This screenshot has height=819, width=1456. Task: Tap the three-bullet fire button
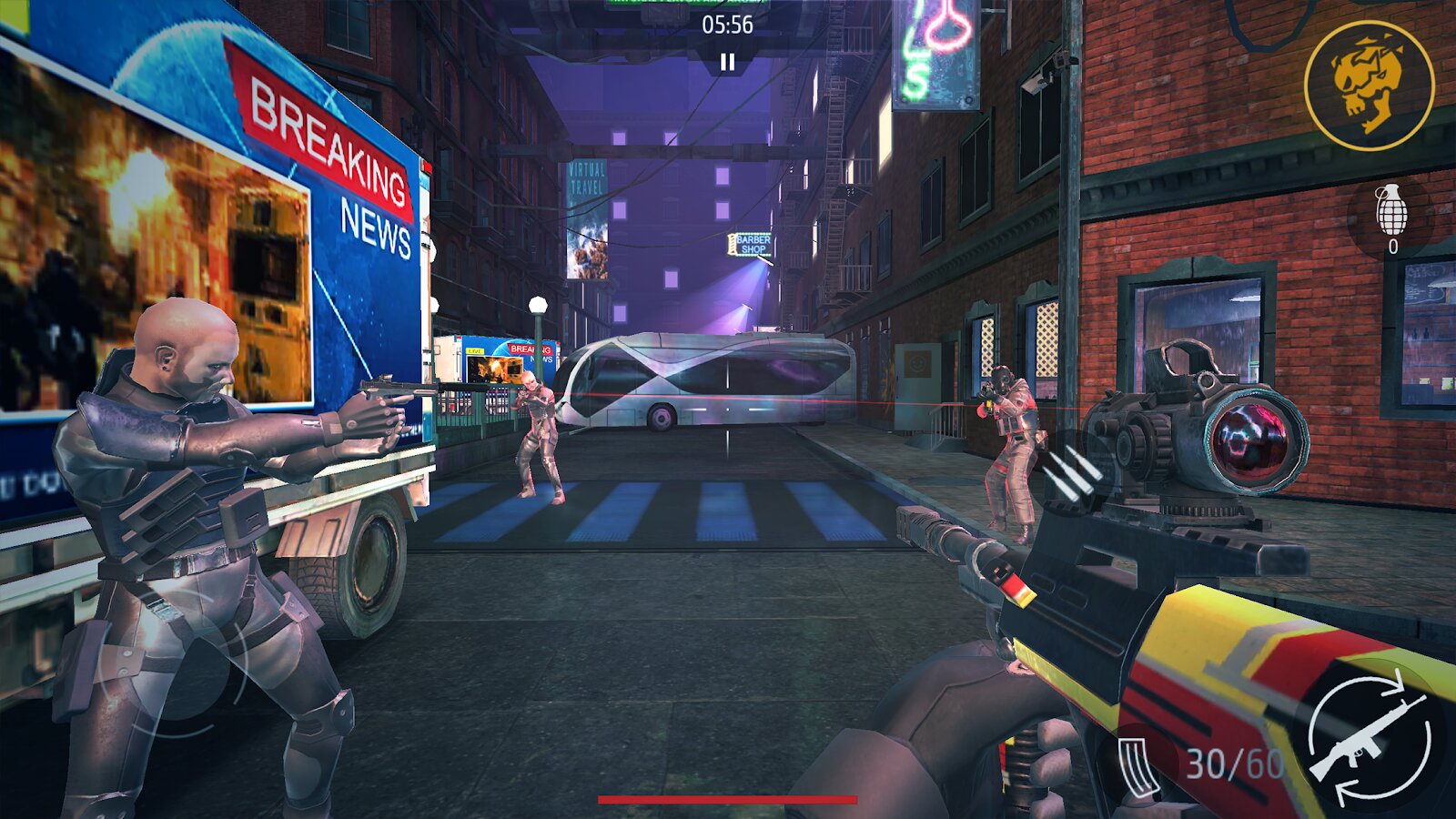1074,473
